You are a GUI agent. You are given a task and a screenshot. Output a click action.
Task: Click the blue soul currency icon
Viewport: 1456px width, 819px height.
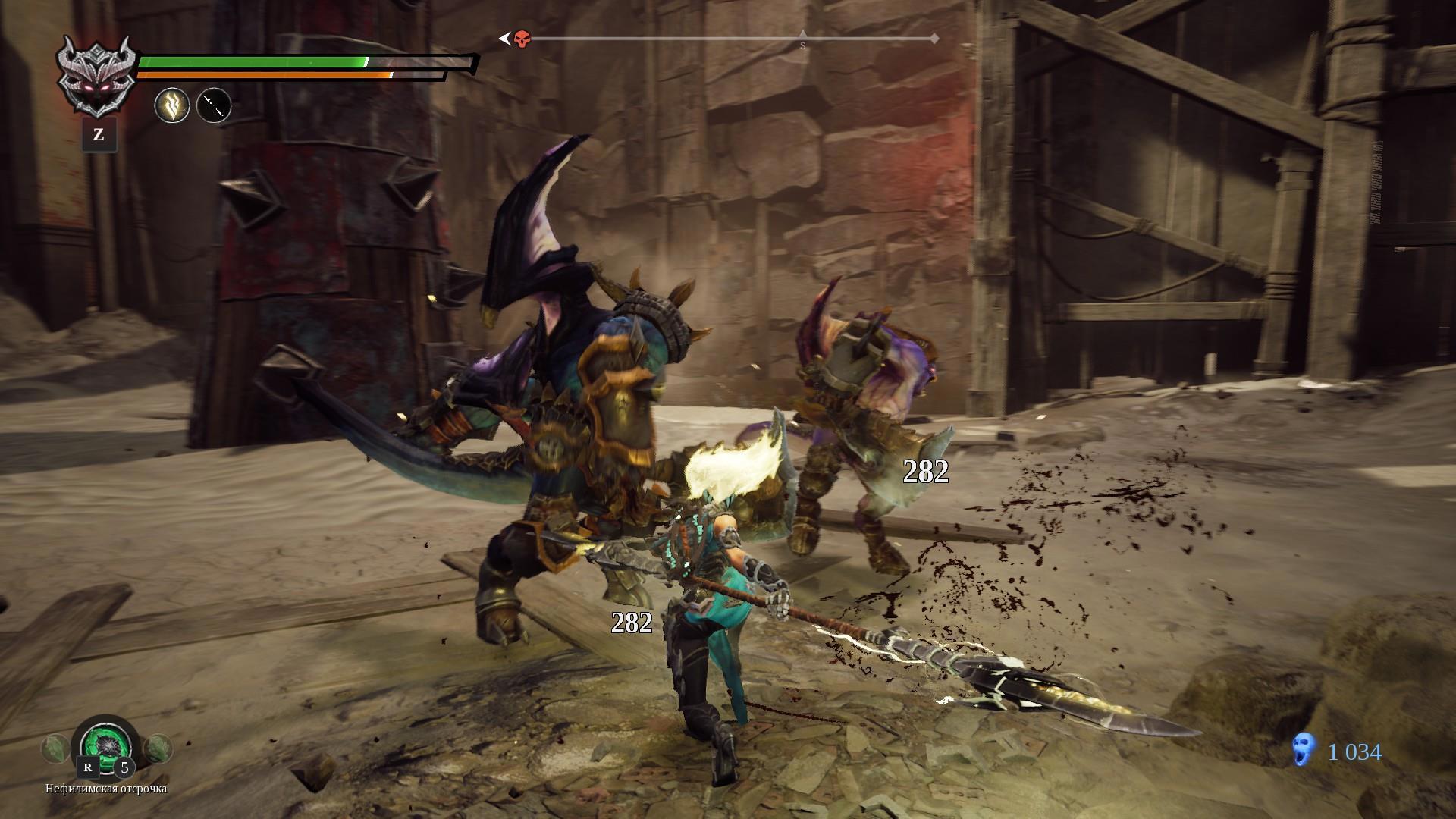[x=1303, y=752]
